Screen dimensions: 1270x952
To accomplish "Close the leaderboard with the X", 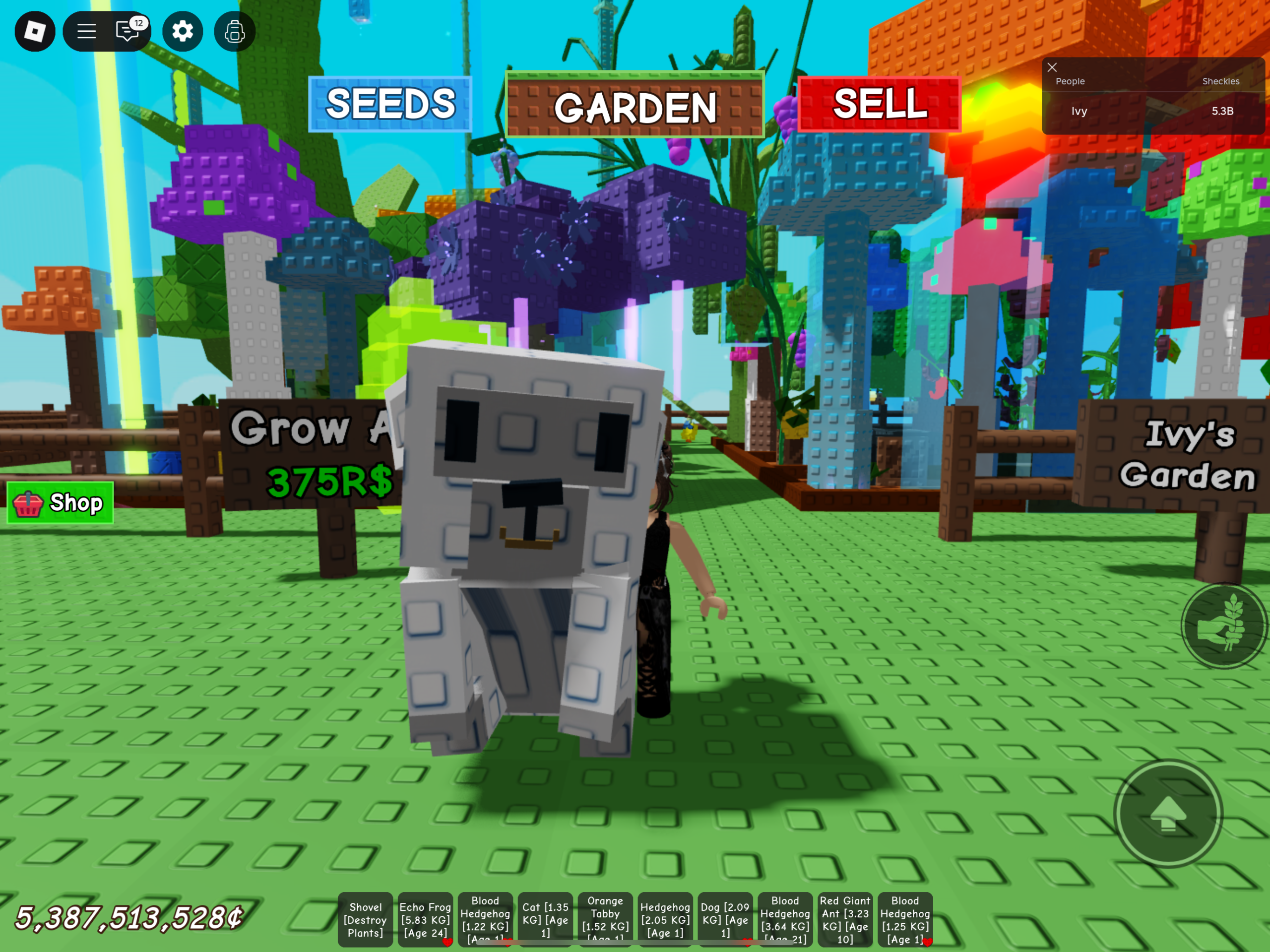I will 1052,67.
